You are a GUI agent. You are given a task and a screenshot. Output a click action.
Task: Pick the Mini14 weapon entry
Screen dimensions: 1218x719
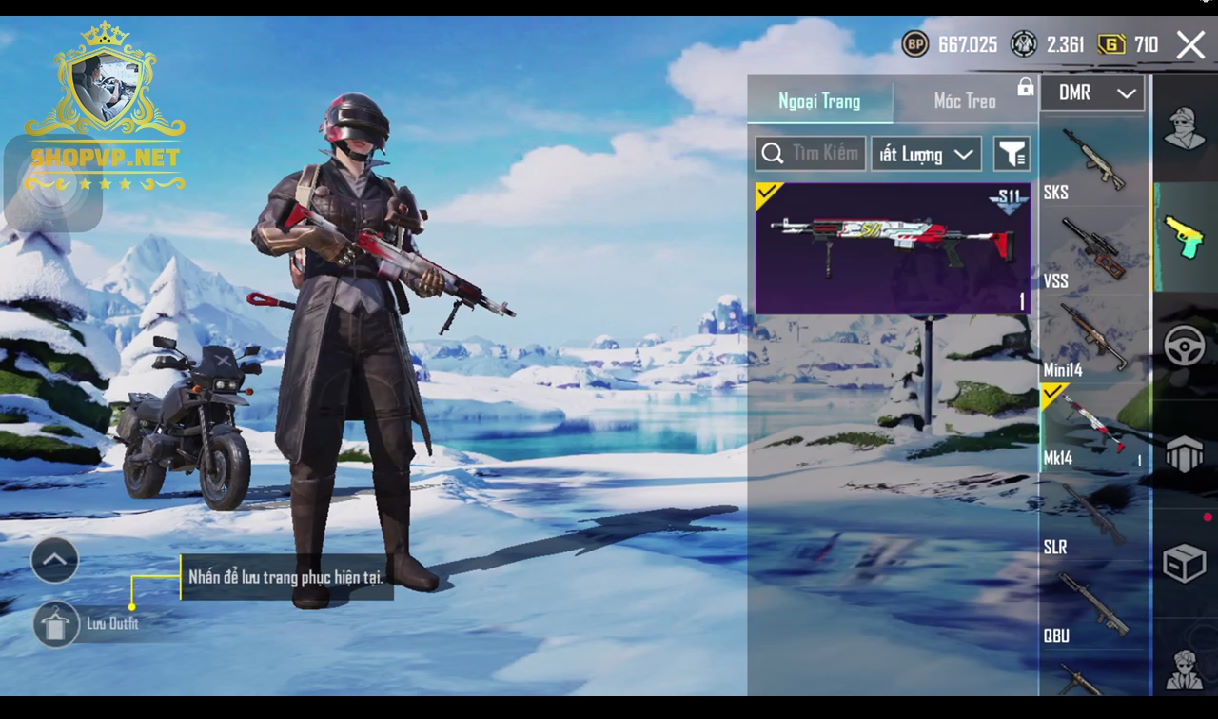[1094, 340]
